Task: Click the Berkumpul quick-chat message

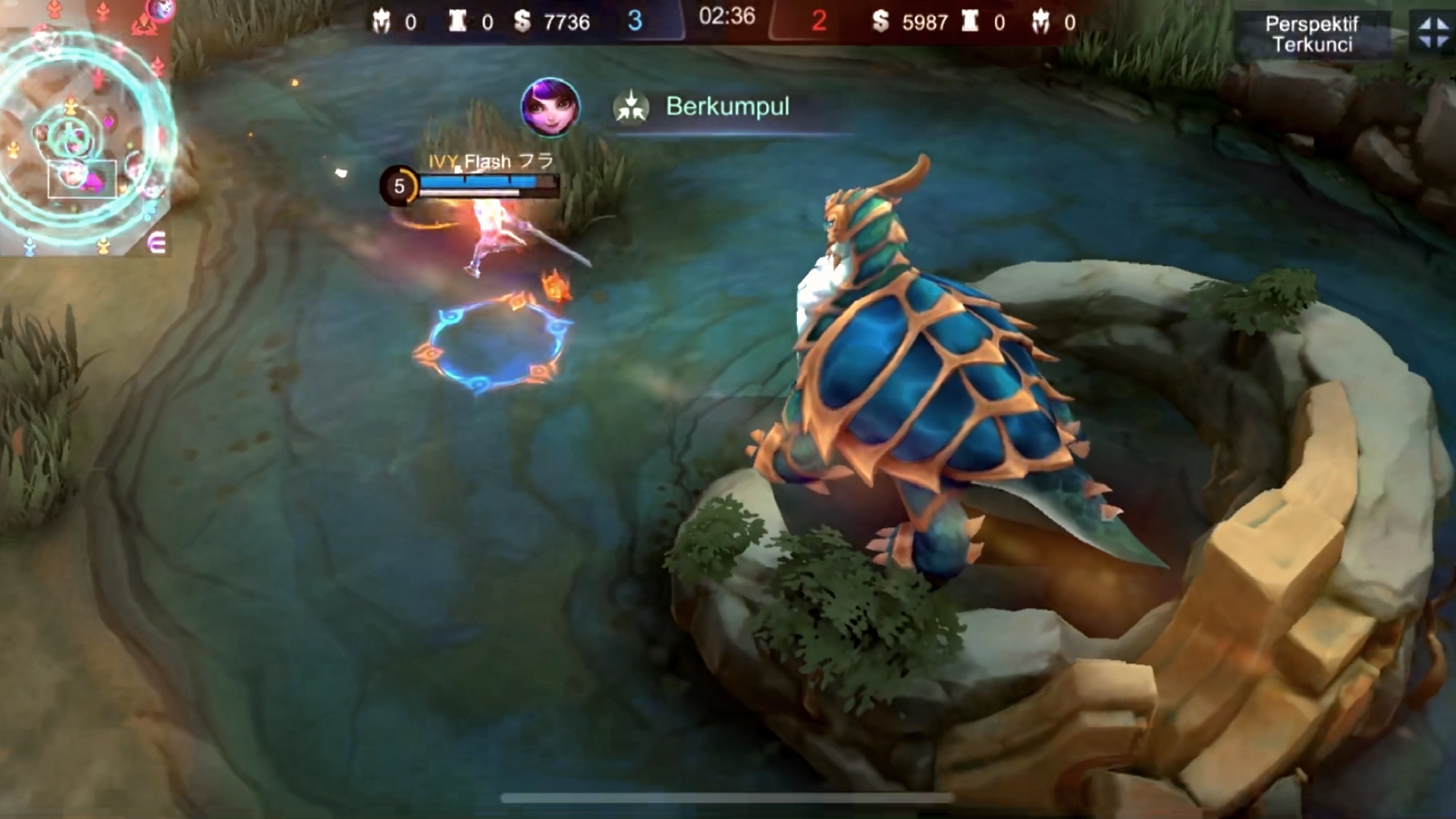Action: pyautogui.click(x=726, y=107)
